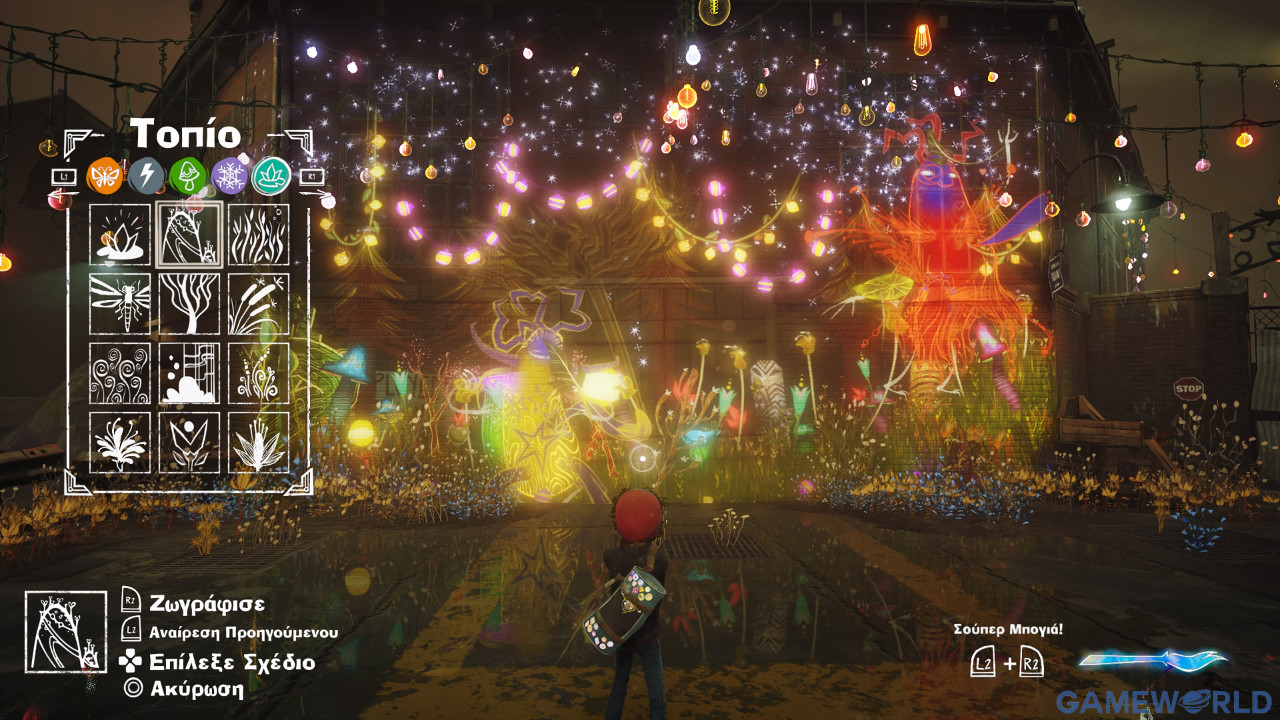Switch to the purple snowflake category

(x=230, y=176)
